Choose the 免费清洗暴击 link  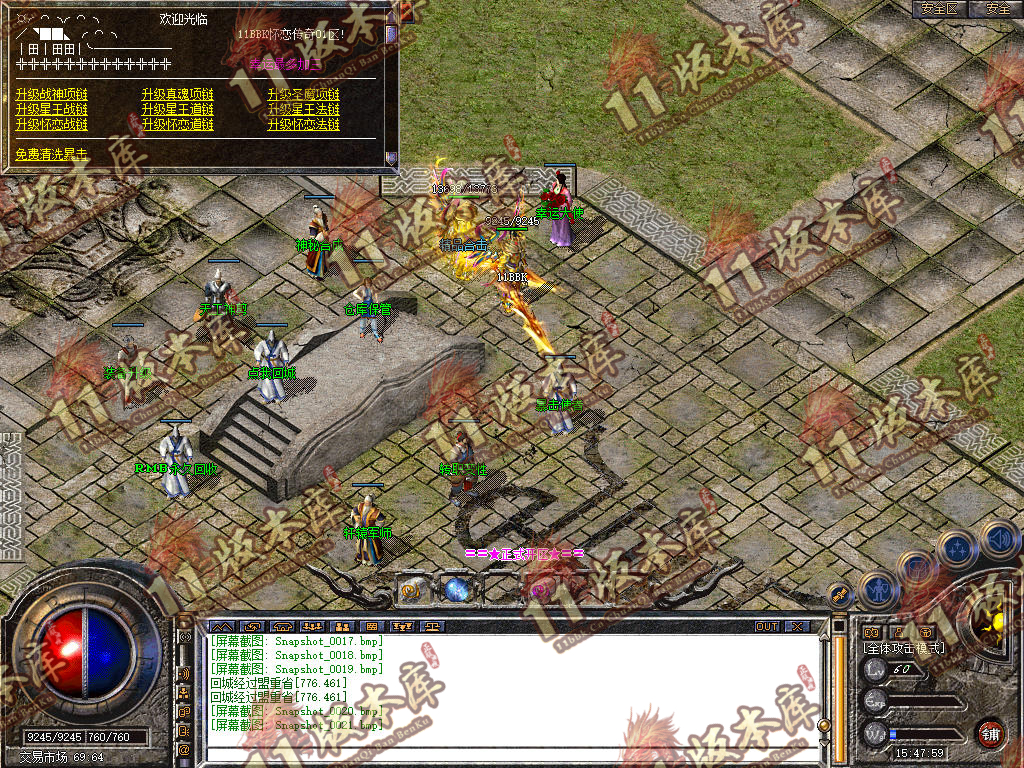pyautogui.click(x=52, y=155)
